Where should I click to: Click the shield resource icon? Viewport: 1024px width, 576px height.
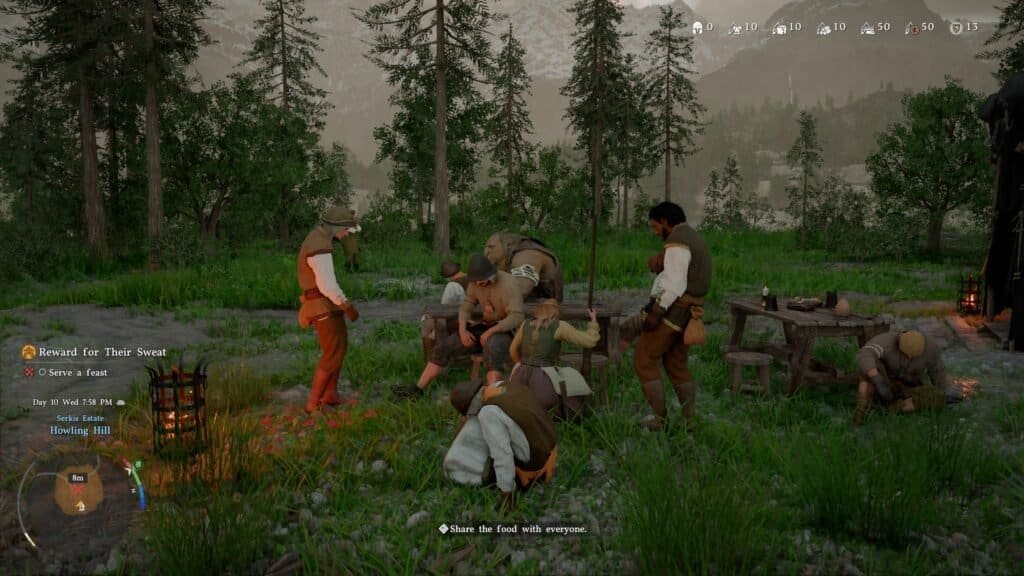point(955,28)
